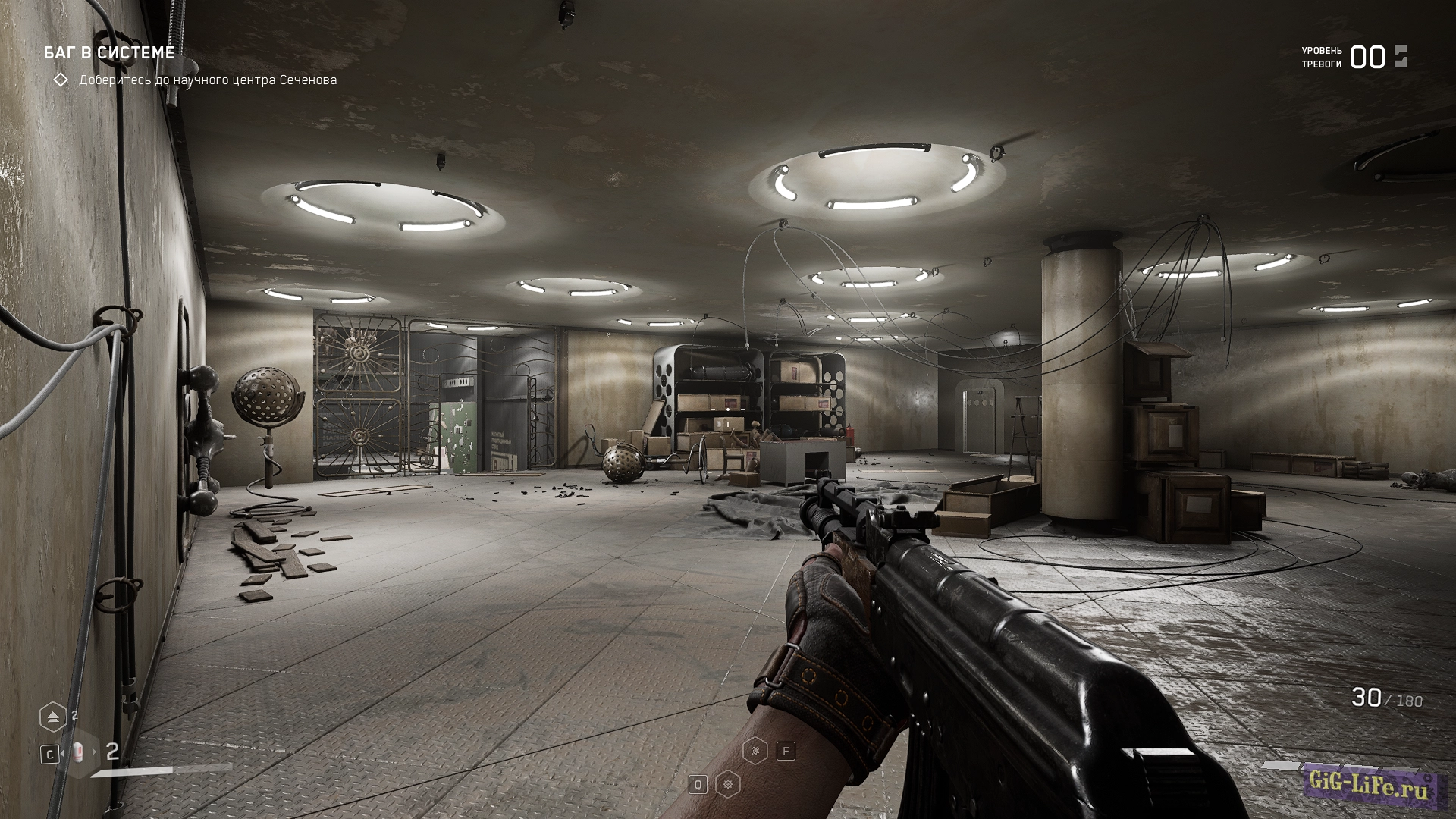Select the «БАГ В СИСТЕМЕ» quest title

click(109, 52)
